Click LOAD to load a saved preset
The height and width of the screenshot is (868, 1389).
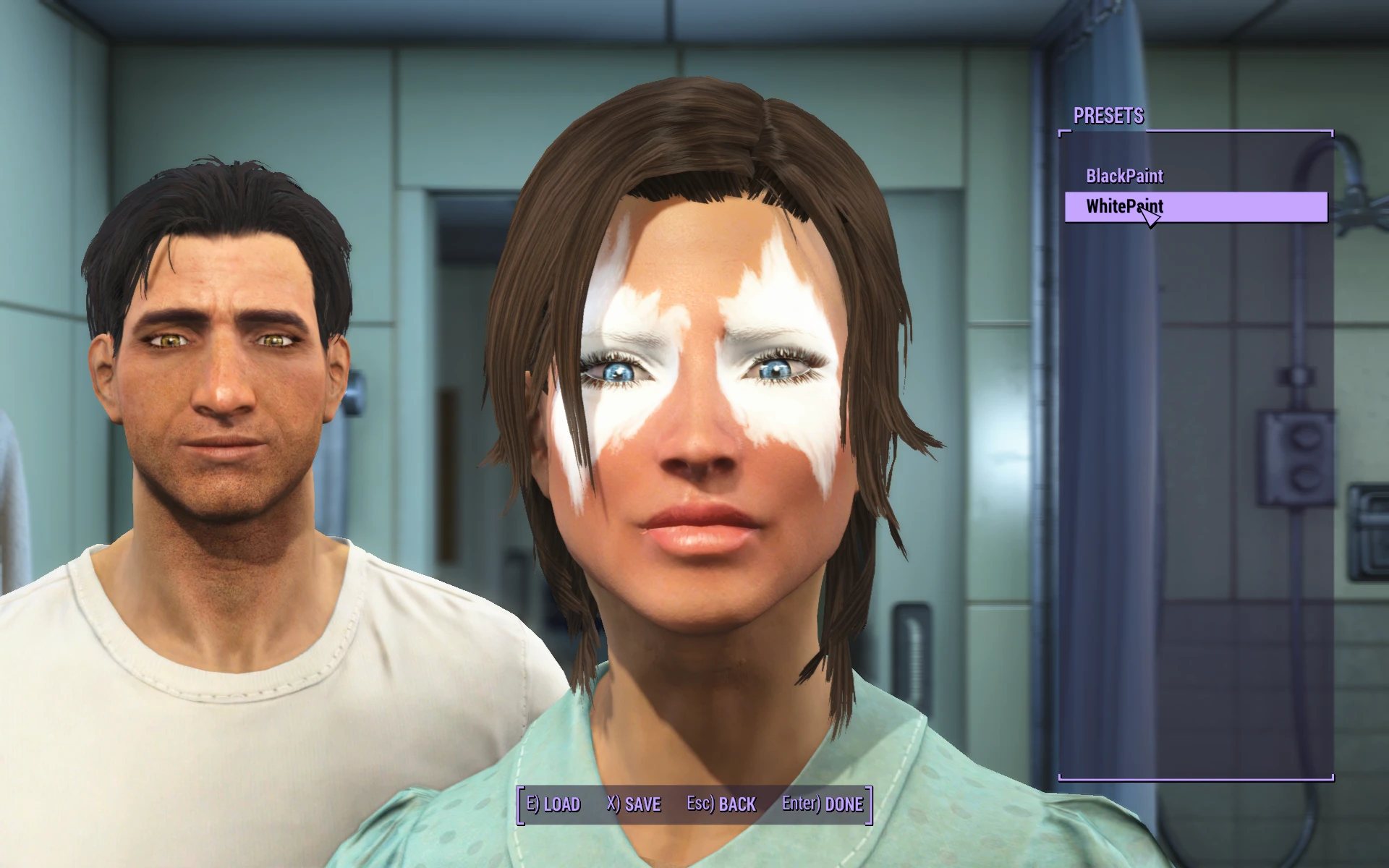[555, 804]
